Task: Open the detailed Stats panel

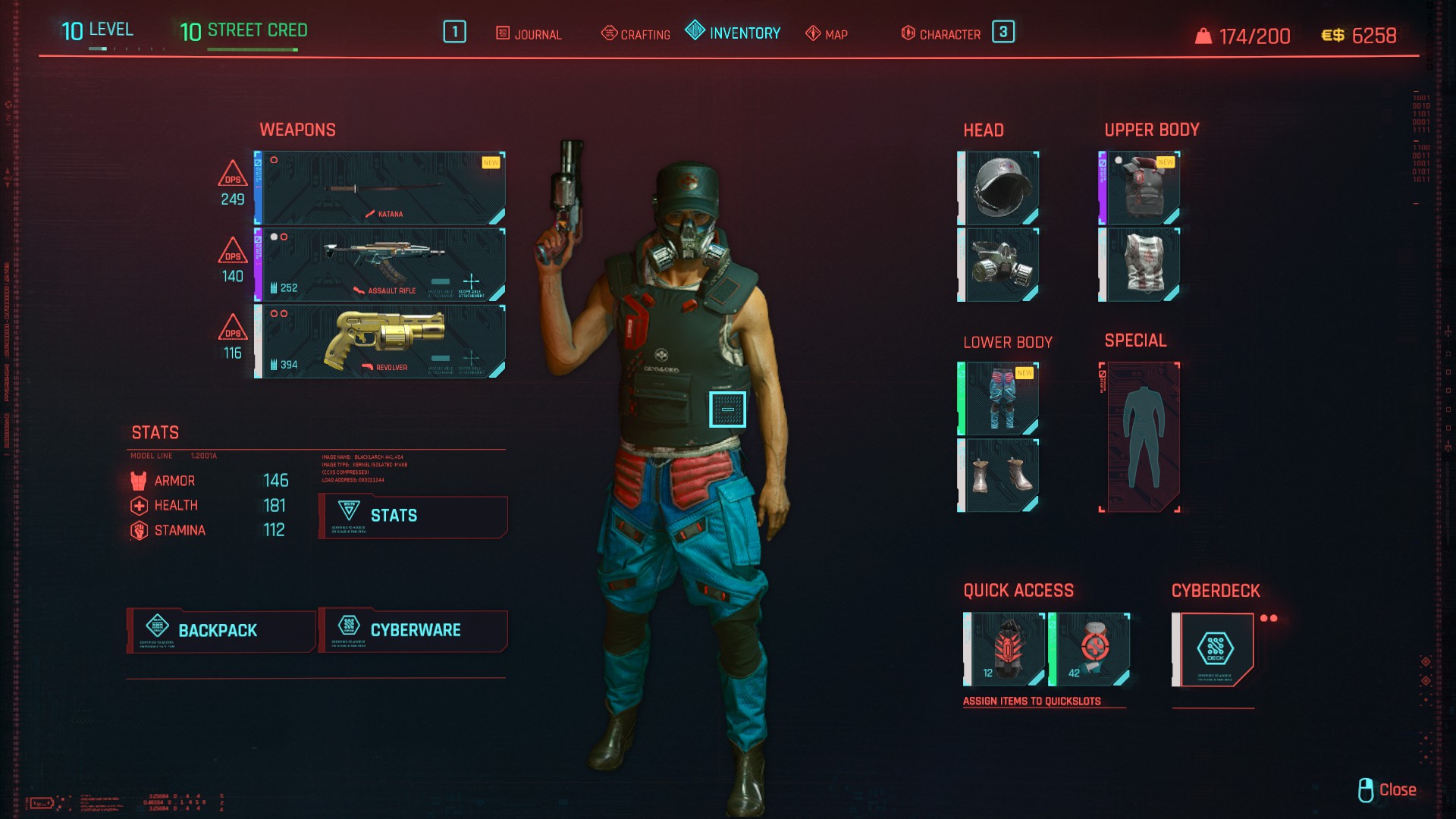Action: pos(413,516)
